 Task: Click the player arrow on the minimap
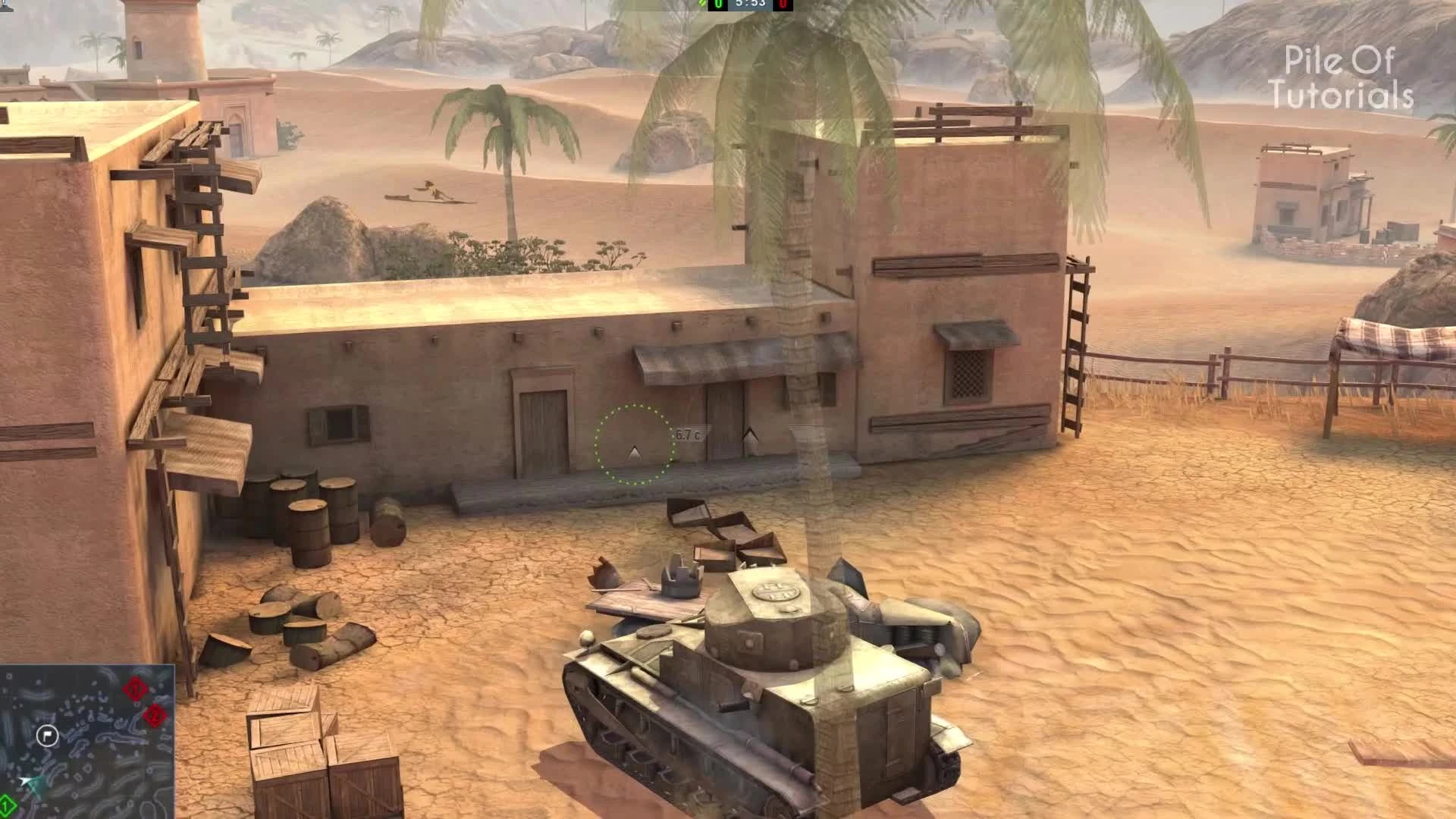pyautogui.click(x=26, y=782)
